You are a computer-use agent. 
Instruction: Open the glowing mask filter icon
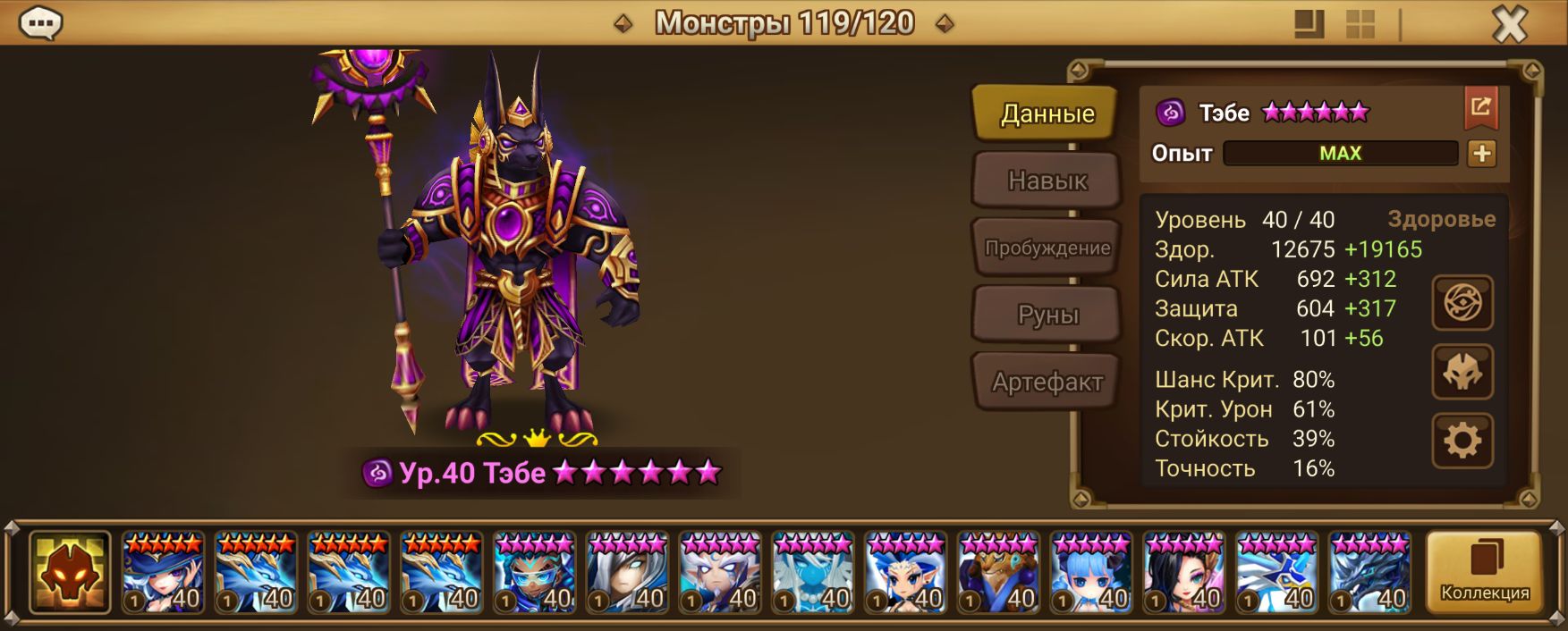coord(70,572)
